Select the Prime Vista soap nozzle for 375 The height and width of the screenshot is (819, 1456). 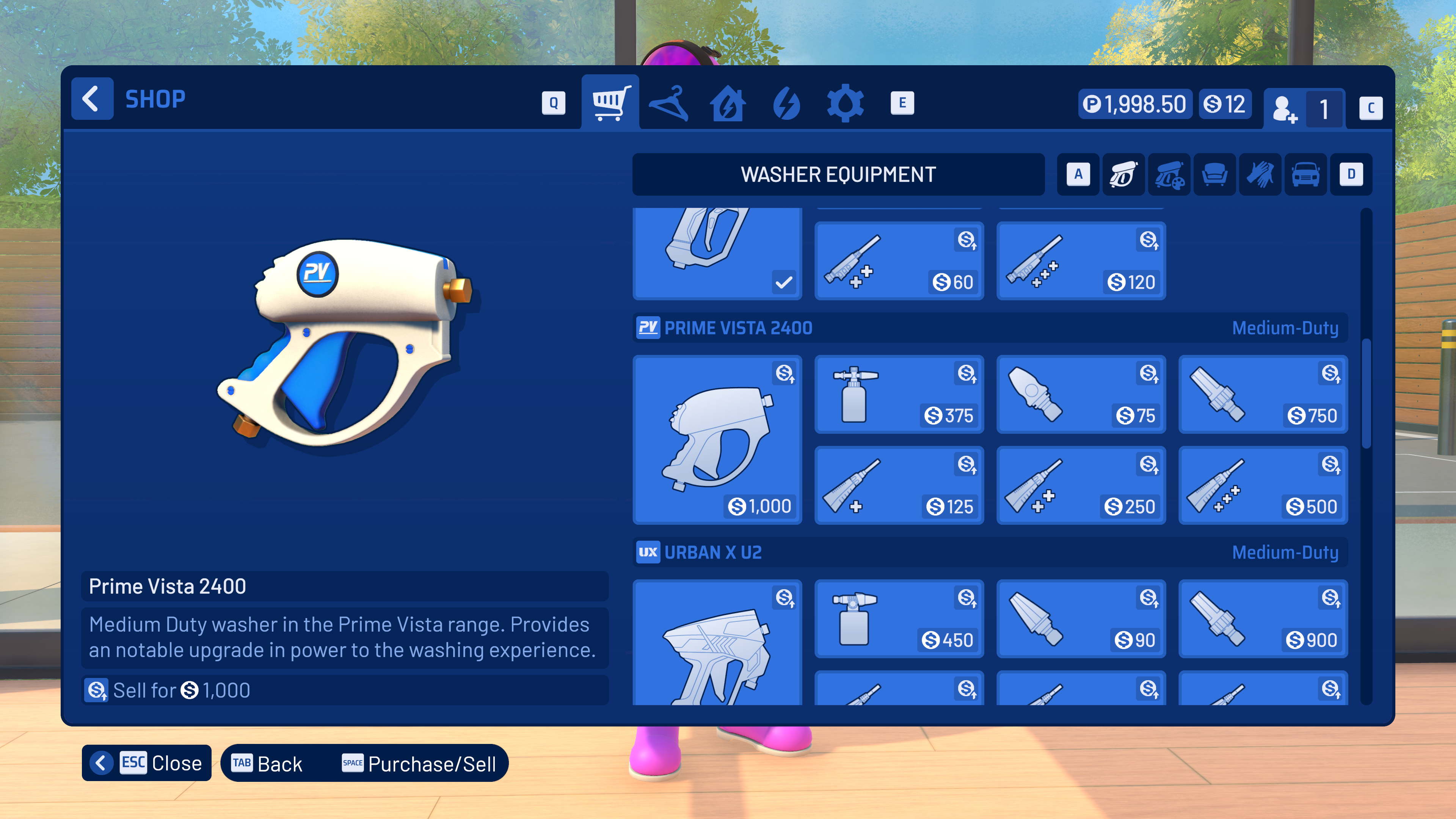(899, 394)
